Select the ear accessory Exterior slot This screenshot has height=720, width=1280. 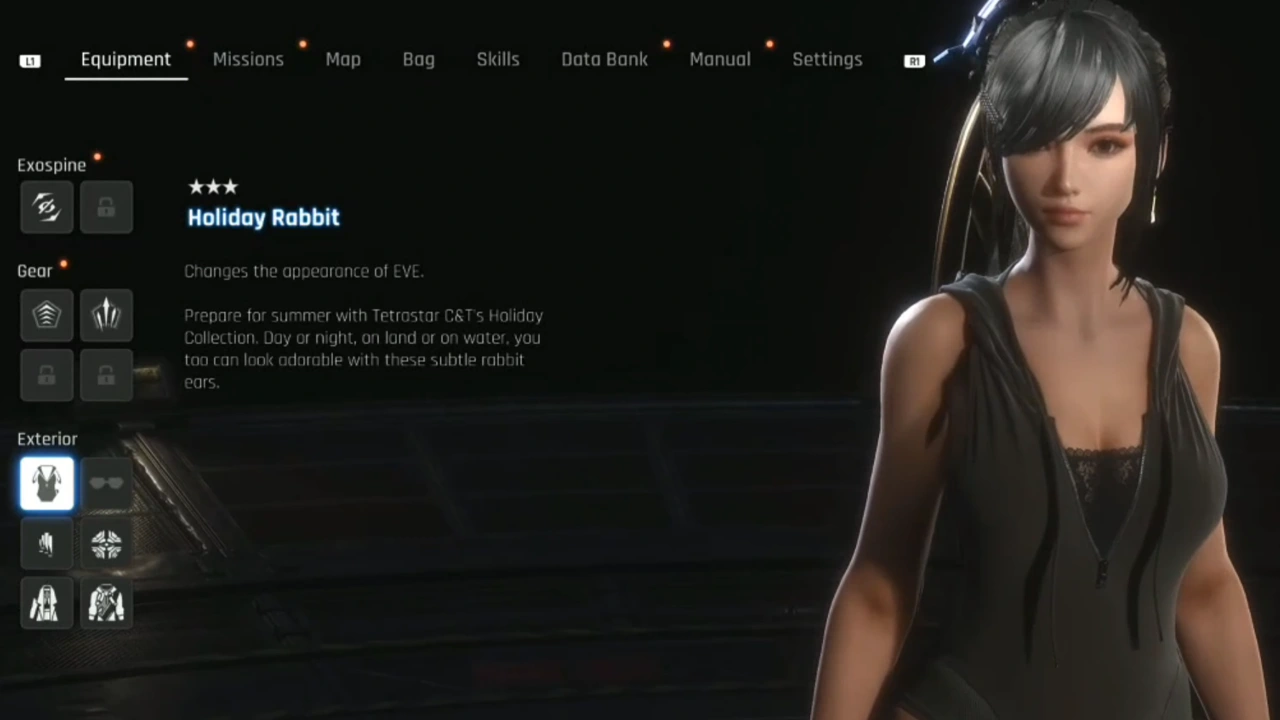point(106,543)
